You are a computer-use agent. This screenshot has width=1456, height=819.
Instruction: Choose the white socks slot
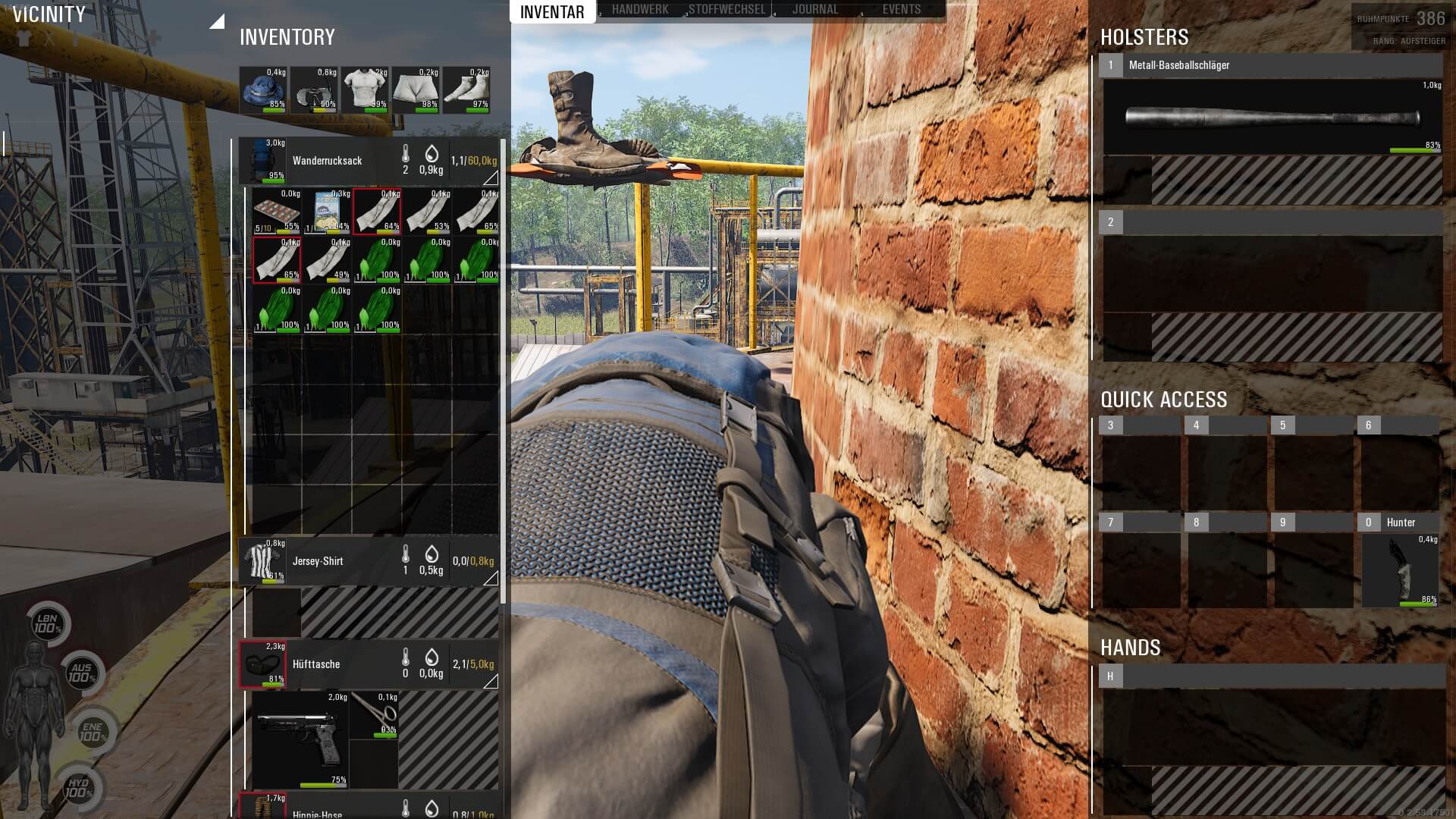[x=466, y=90]
